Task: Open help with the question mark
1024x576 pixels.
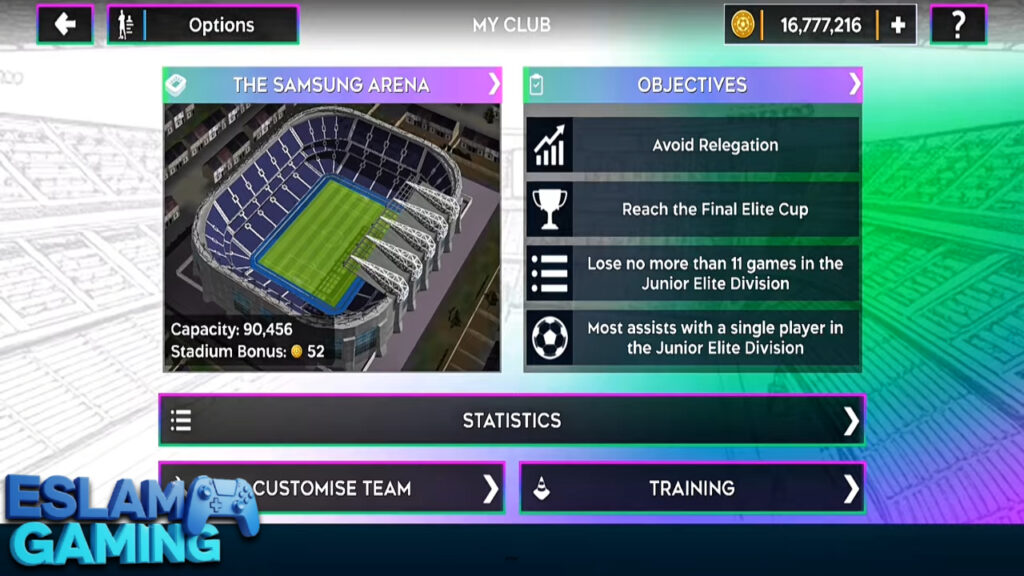Action: tap(957, 25)
